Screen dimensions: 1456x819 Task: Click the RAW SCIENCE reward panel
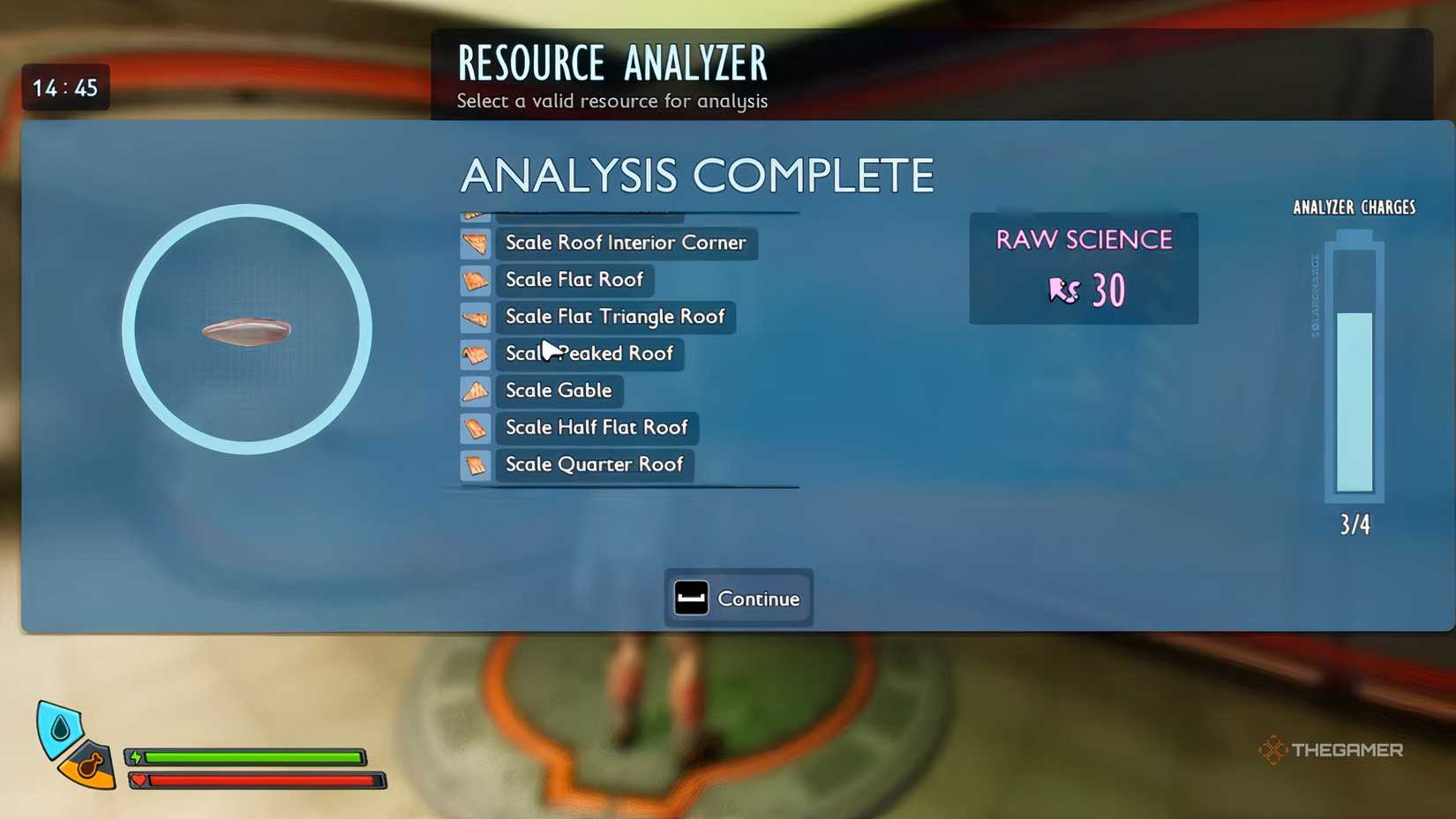point(1084,268)
